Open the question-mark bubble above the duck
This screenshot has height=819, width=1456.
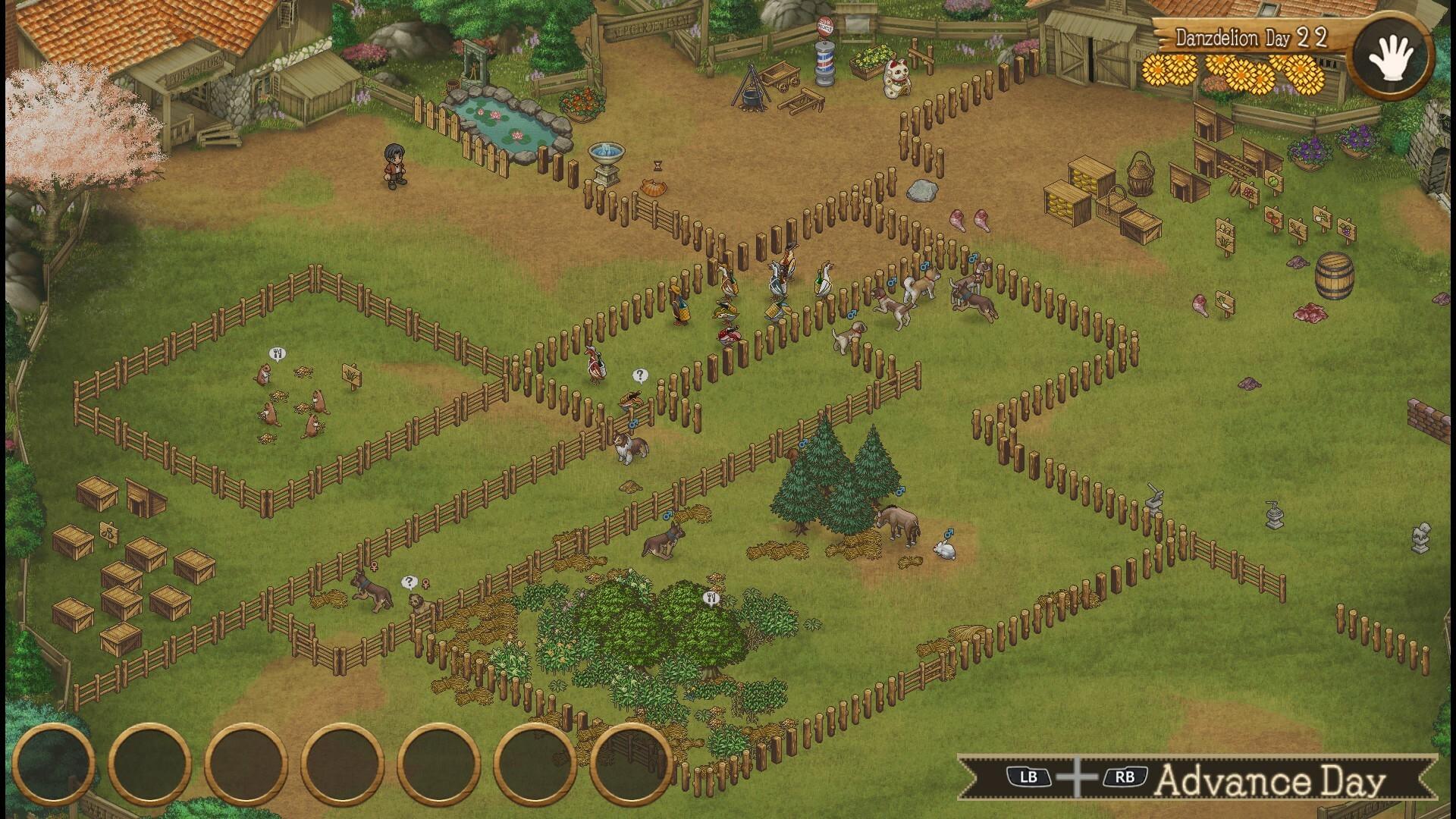(639, 373)
